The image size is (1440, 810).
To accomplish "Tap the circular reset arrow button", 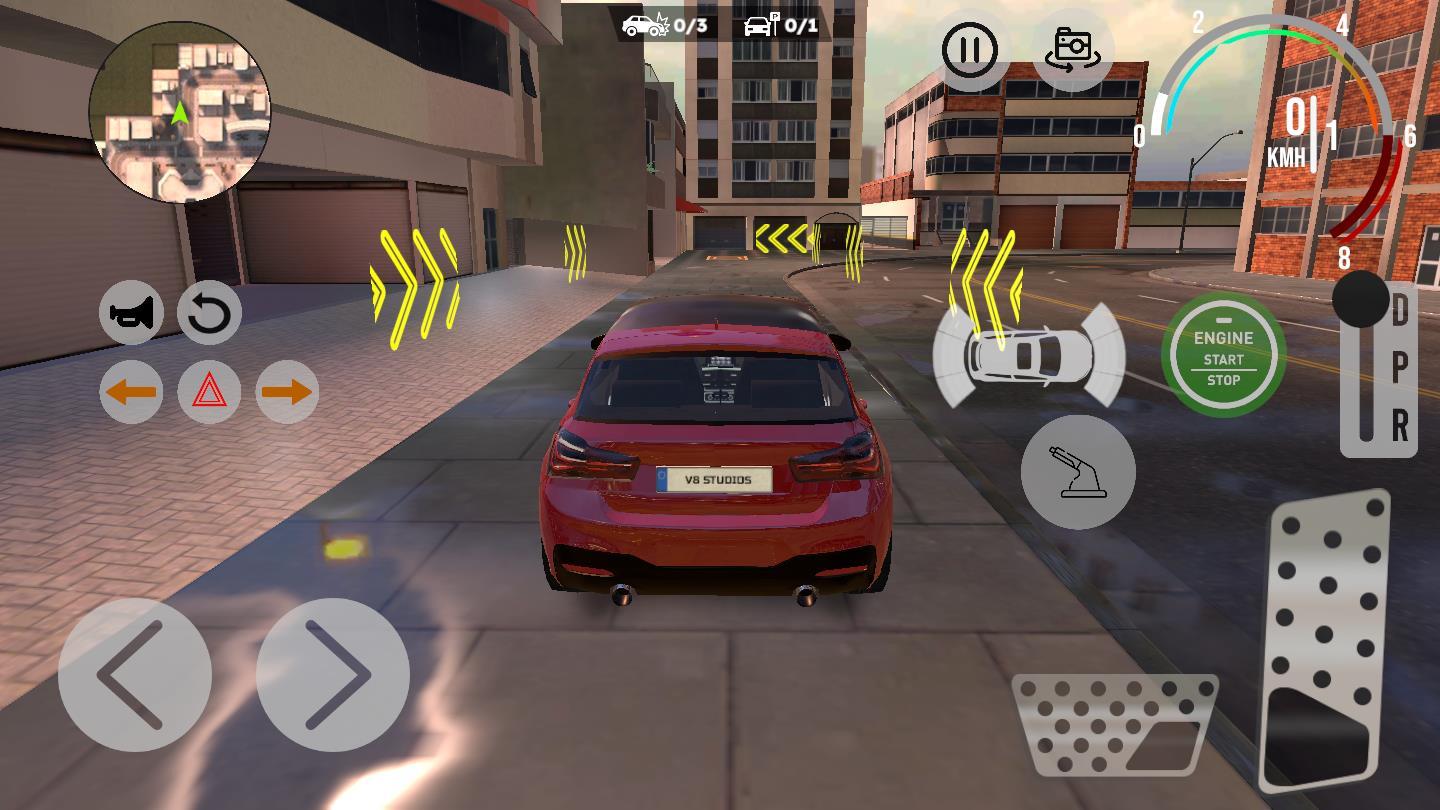I will coord(209,313).
